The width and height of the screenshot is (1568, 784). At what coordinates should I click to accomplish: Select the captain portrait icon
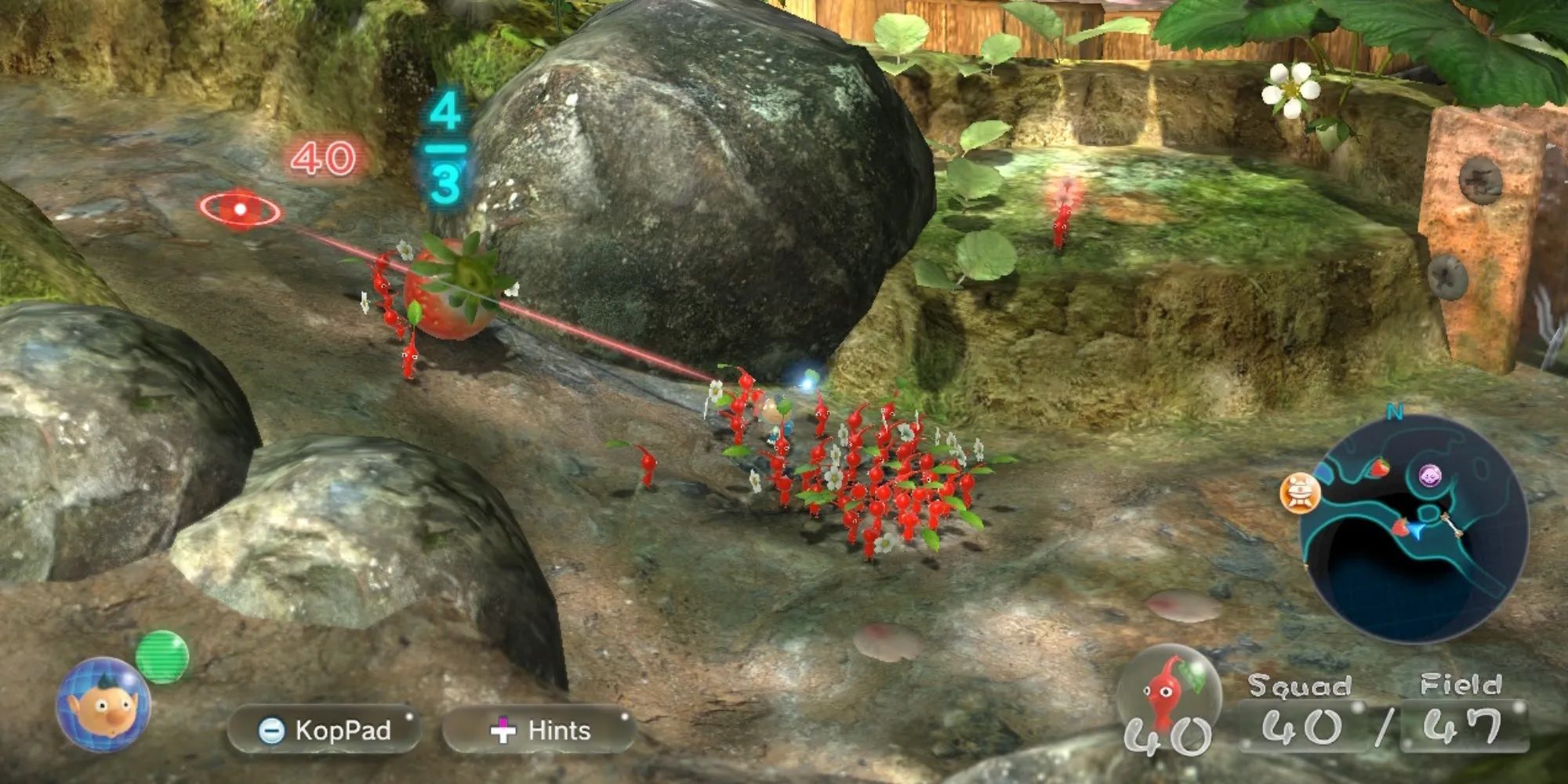(103, 705)
